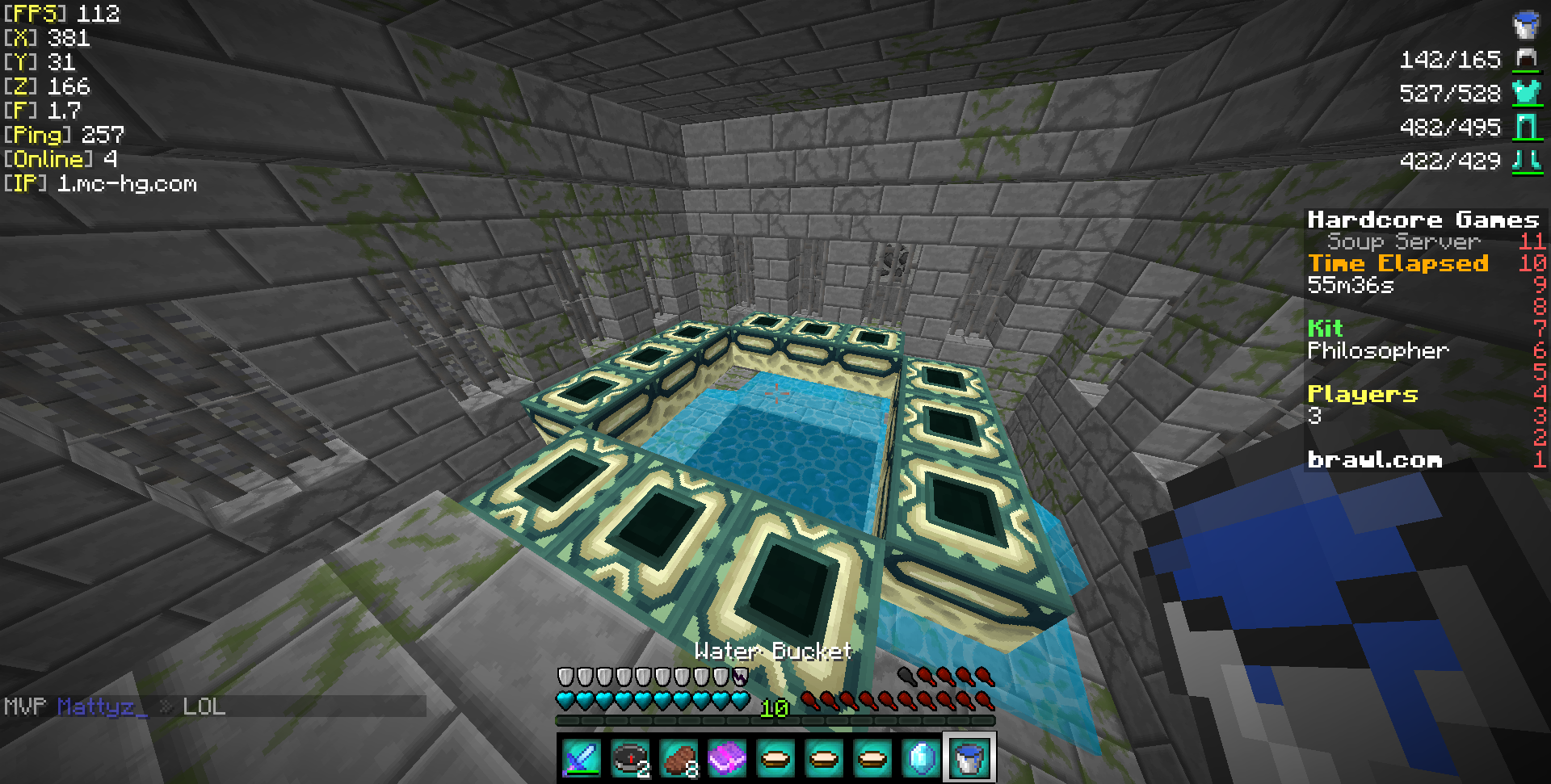Choose the cooked steak stack

(x=679, y=758)
